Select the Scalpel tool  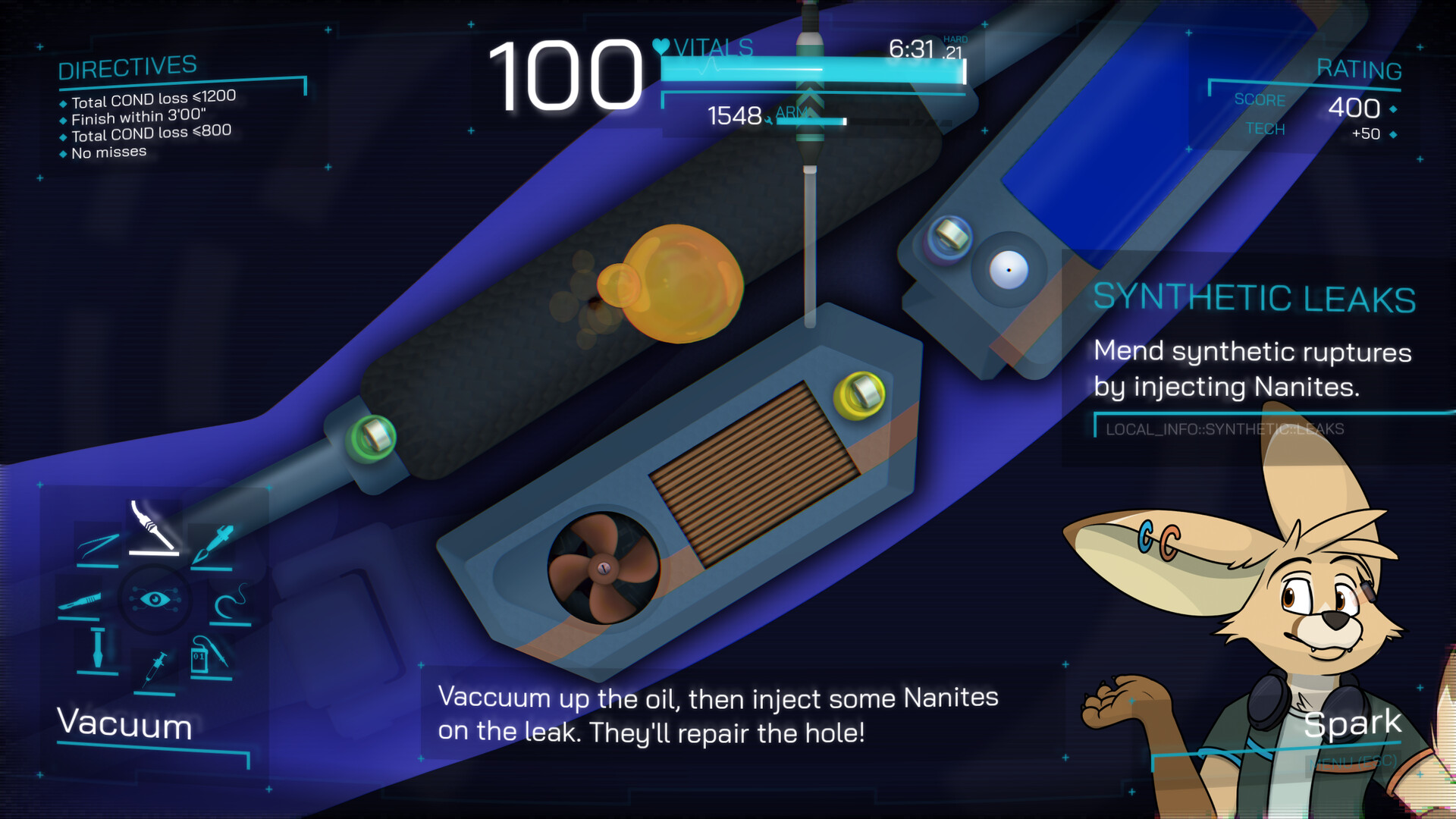click(80, 600)
